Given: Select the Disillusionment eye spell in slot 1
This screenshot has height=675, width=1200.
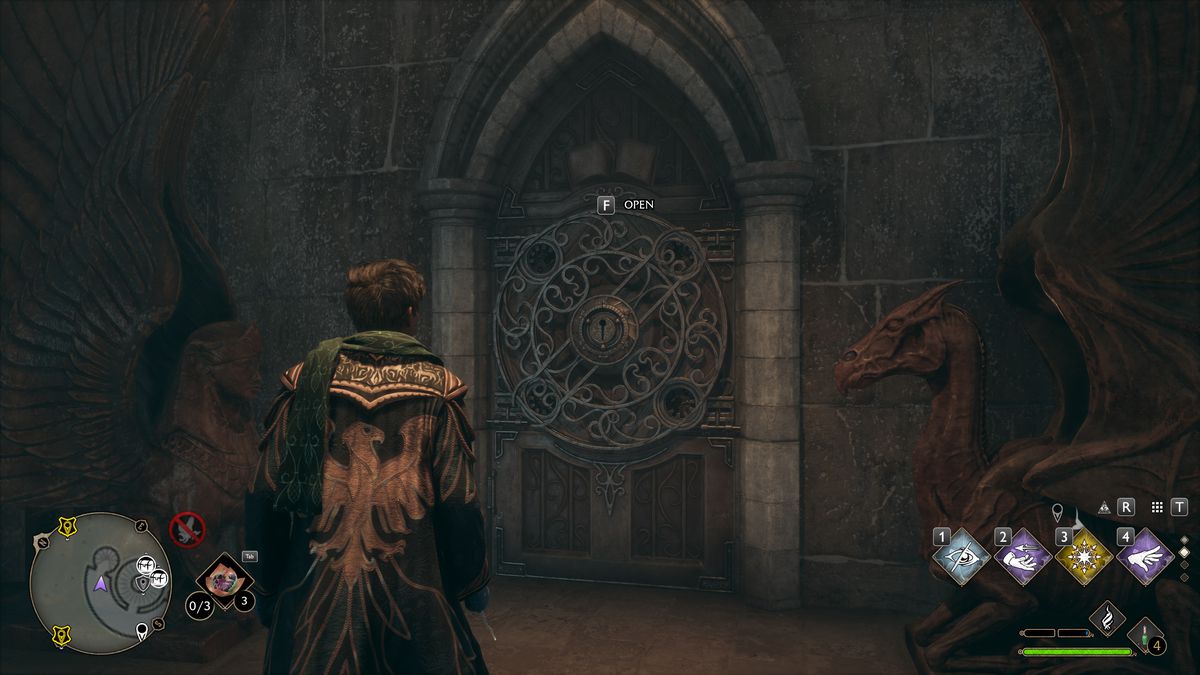Looking at the screenshot, I should coord(962,557).
